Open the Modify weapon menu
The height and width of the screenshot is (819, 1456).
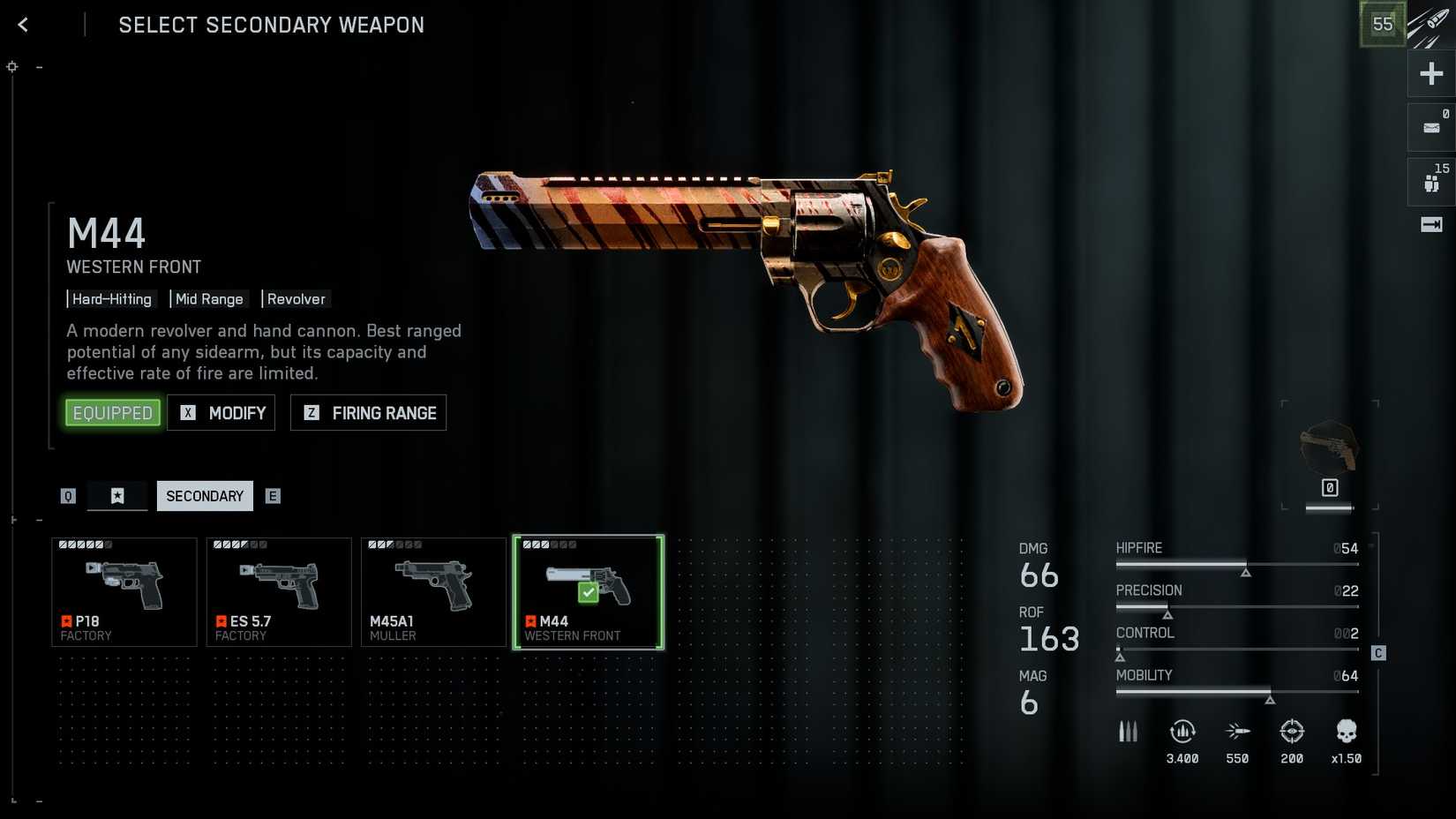click(x=221, y=413)
